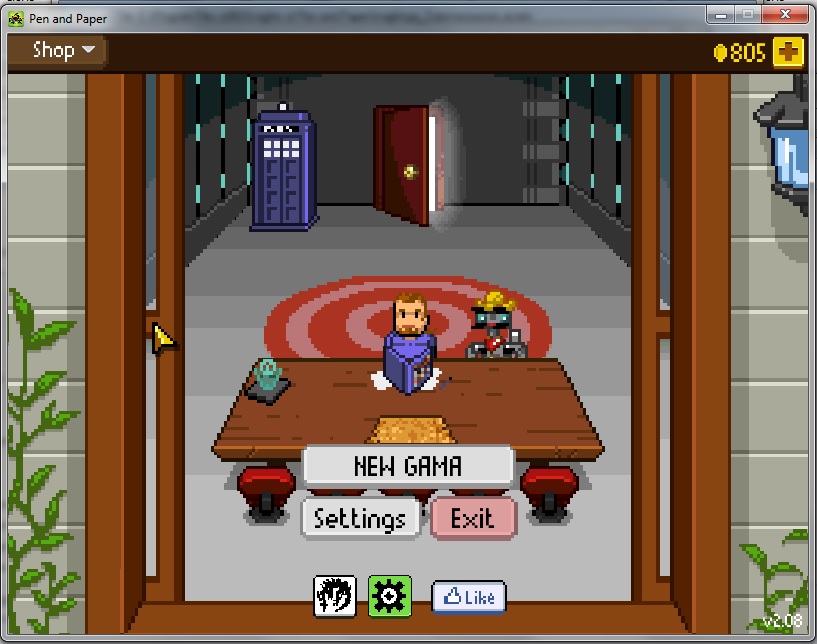817x644 pixels.
Task: Hit the Like thumbs-up button
Action: pyautogui.click(x=468, y=597)
